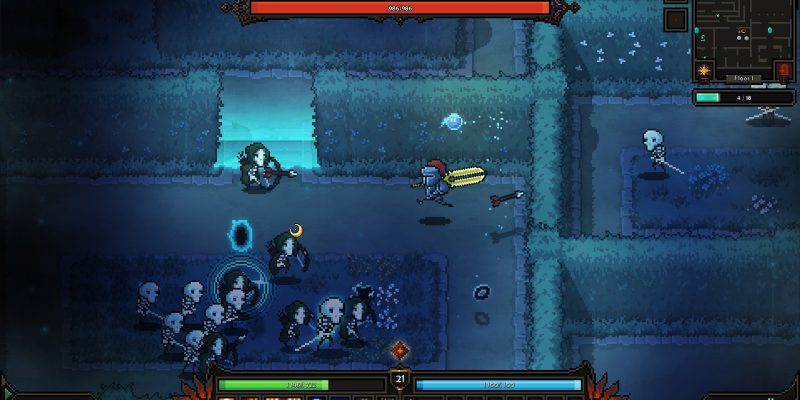Select the red door icon by the minimap
Image resolution: width=800 pixels, height=400 pixels.
tap(784, 71)
